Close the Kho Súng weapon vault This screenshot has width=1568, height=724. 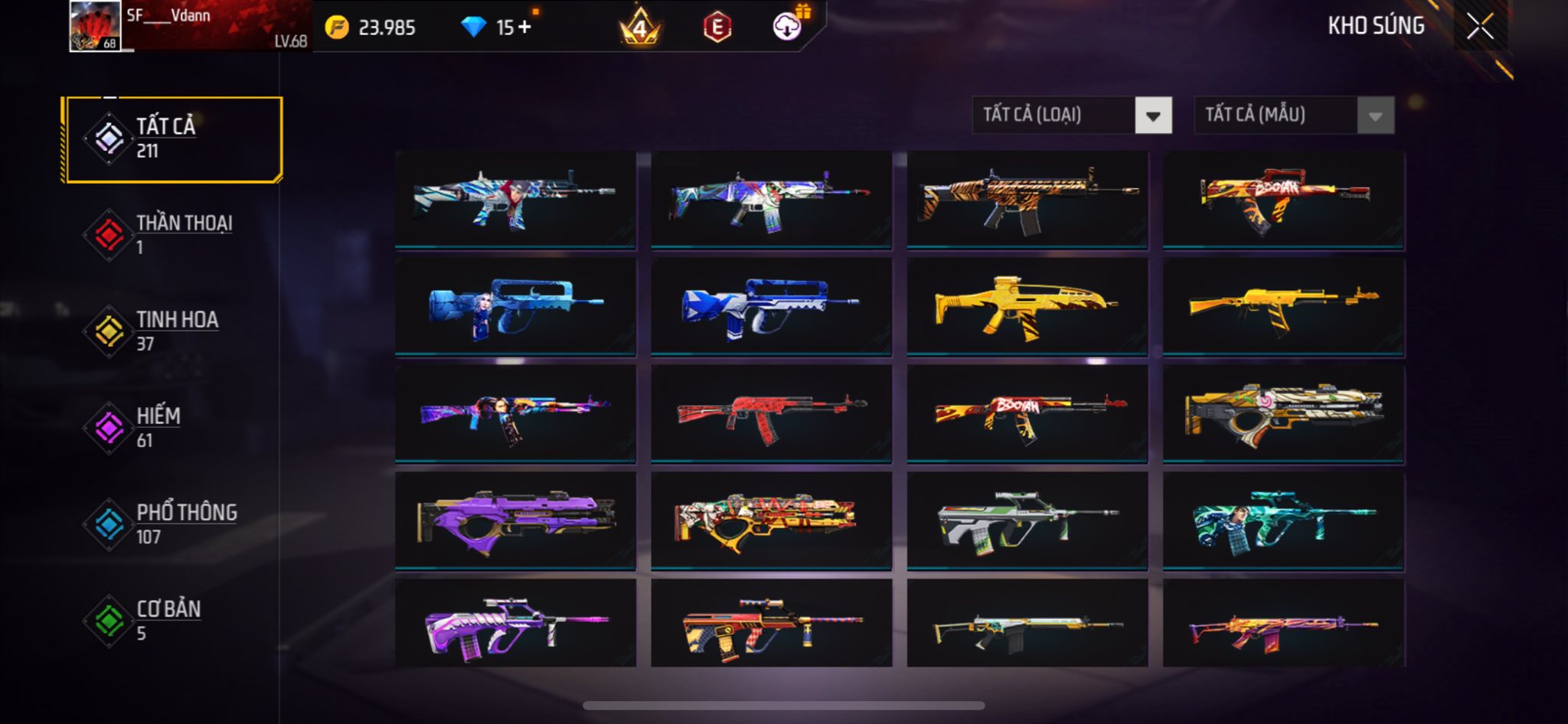tap(1479, 26)
